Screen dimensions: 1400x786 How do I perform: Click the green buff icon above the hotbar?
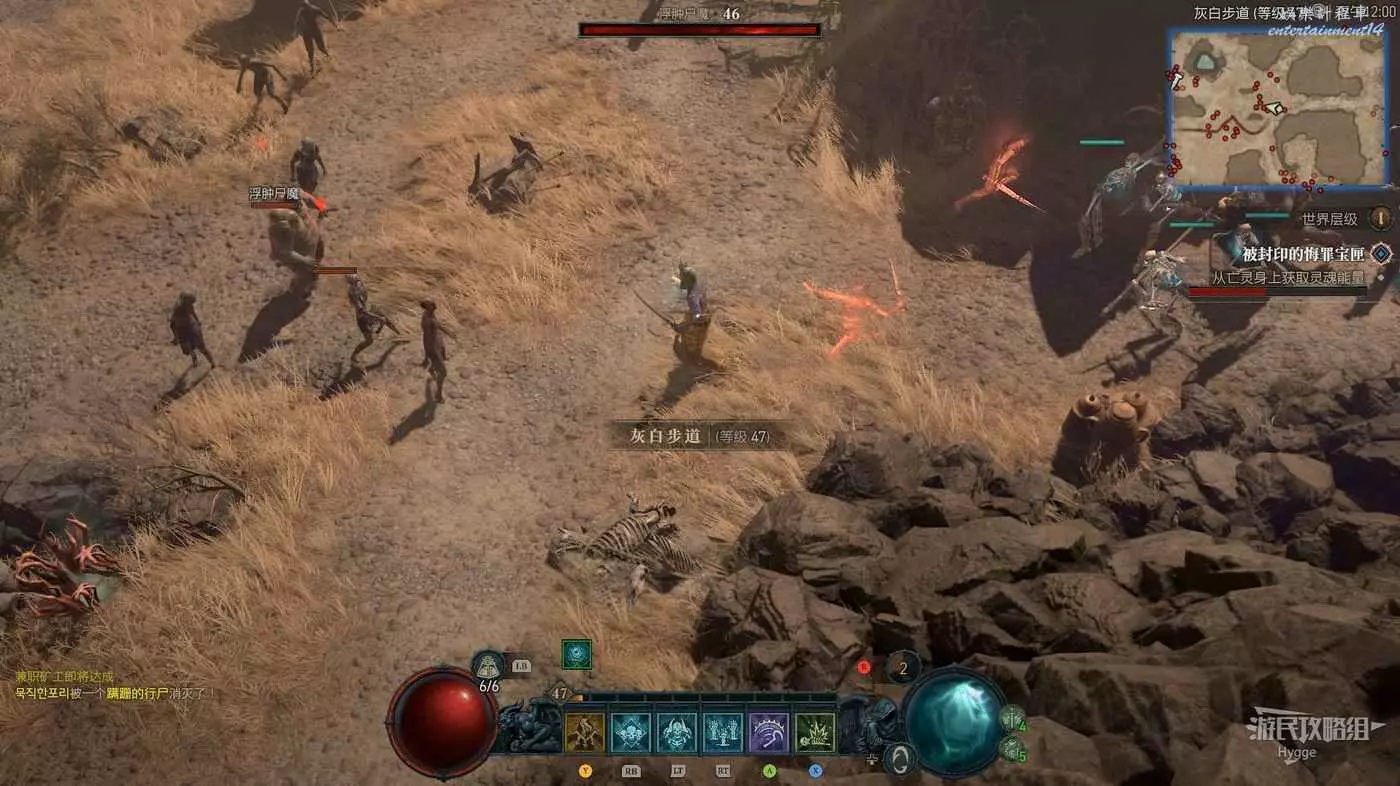coord(576,654)
